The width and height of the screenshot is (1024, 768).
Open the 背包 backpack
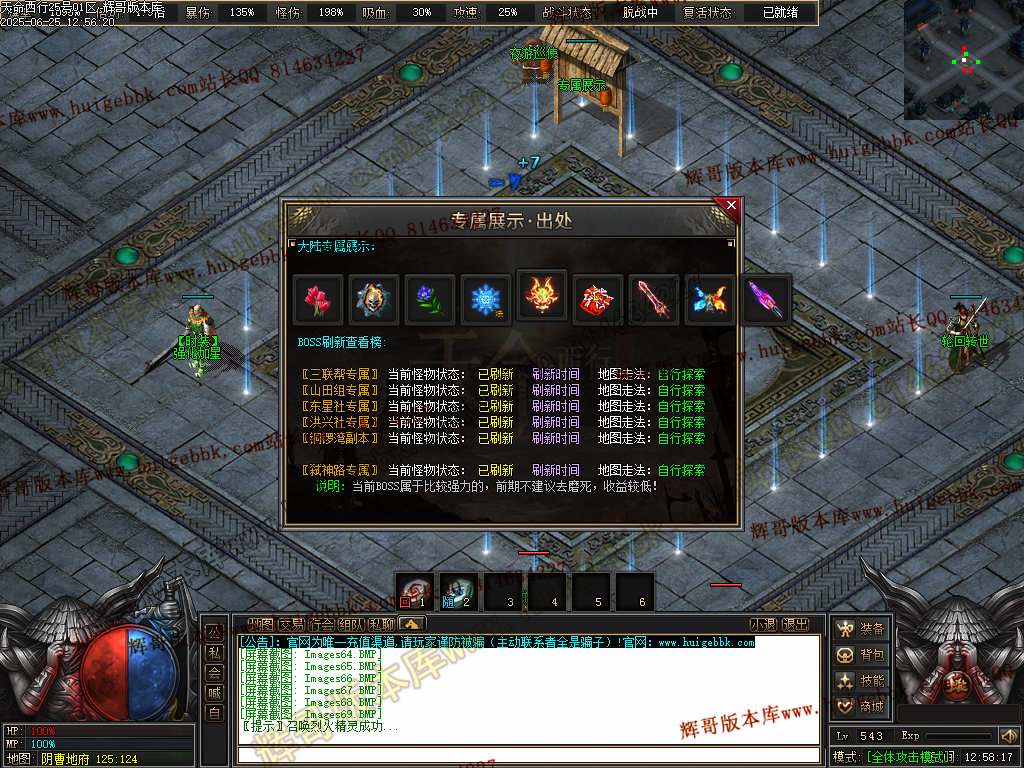[x=861, y=655]
